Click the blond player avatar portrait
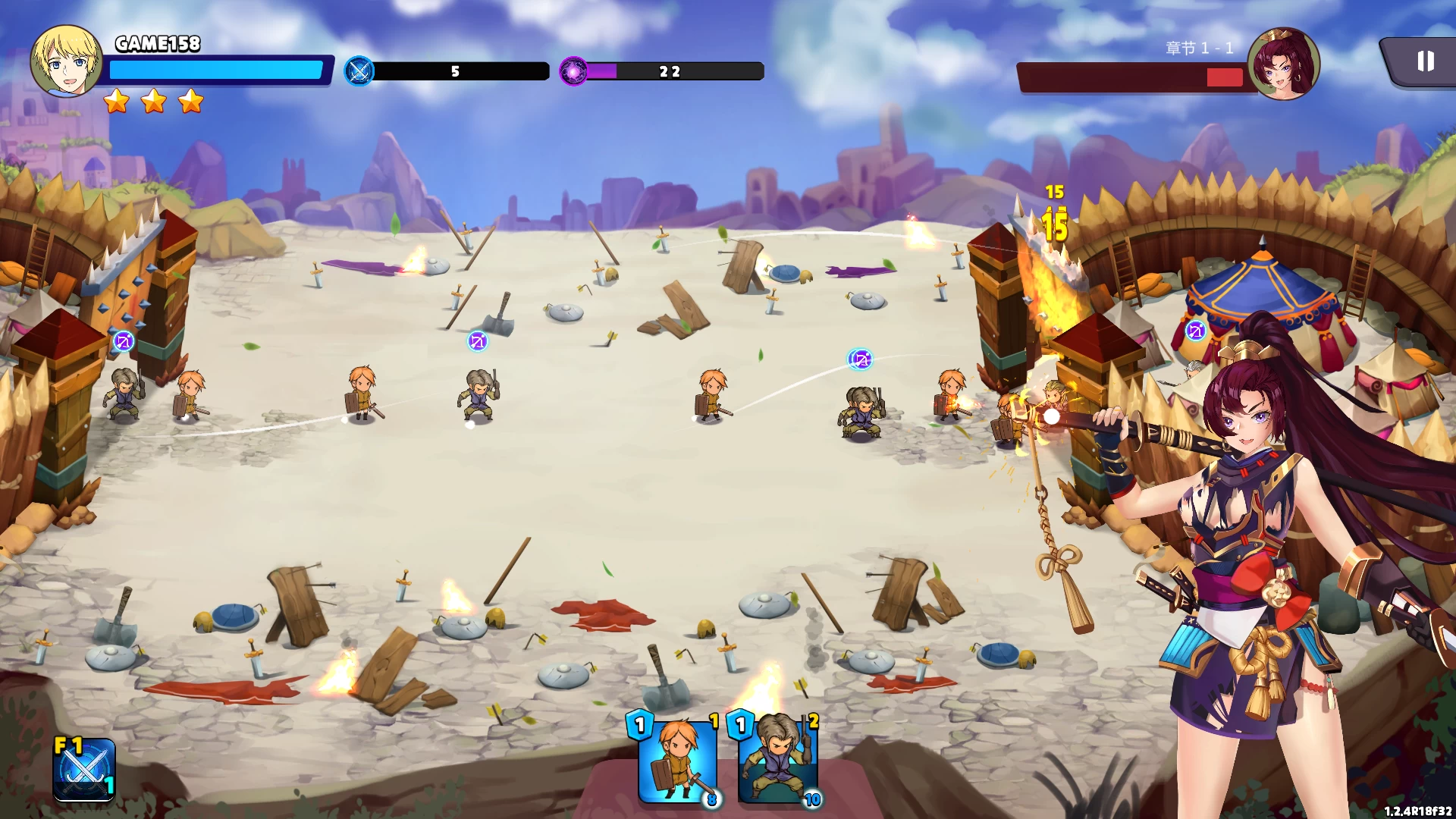 pyautogui.click(x=66, y=61)
